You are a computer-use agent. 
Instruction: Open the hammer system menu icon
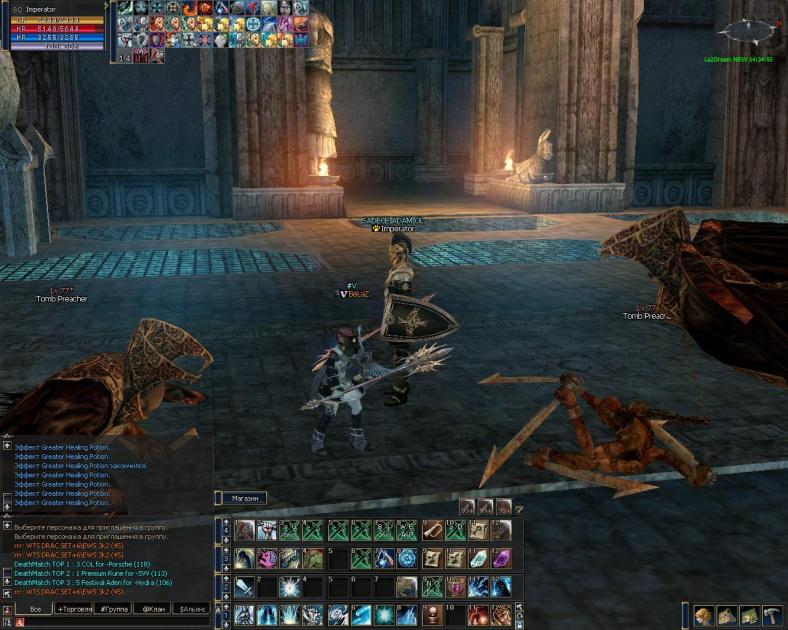[x=771, y=615]
